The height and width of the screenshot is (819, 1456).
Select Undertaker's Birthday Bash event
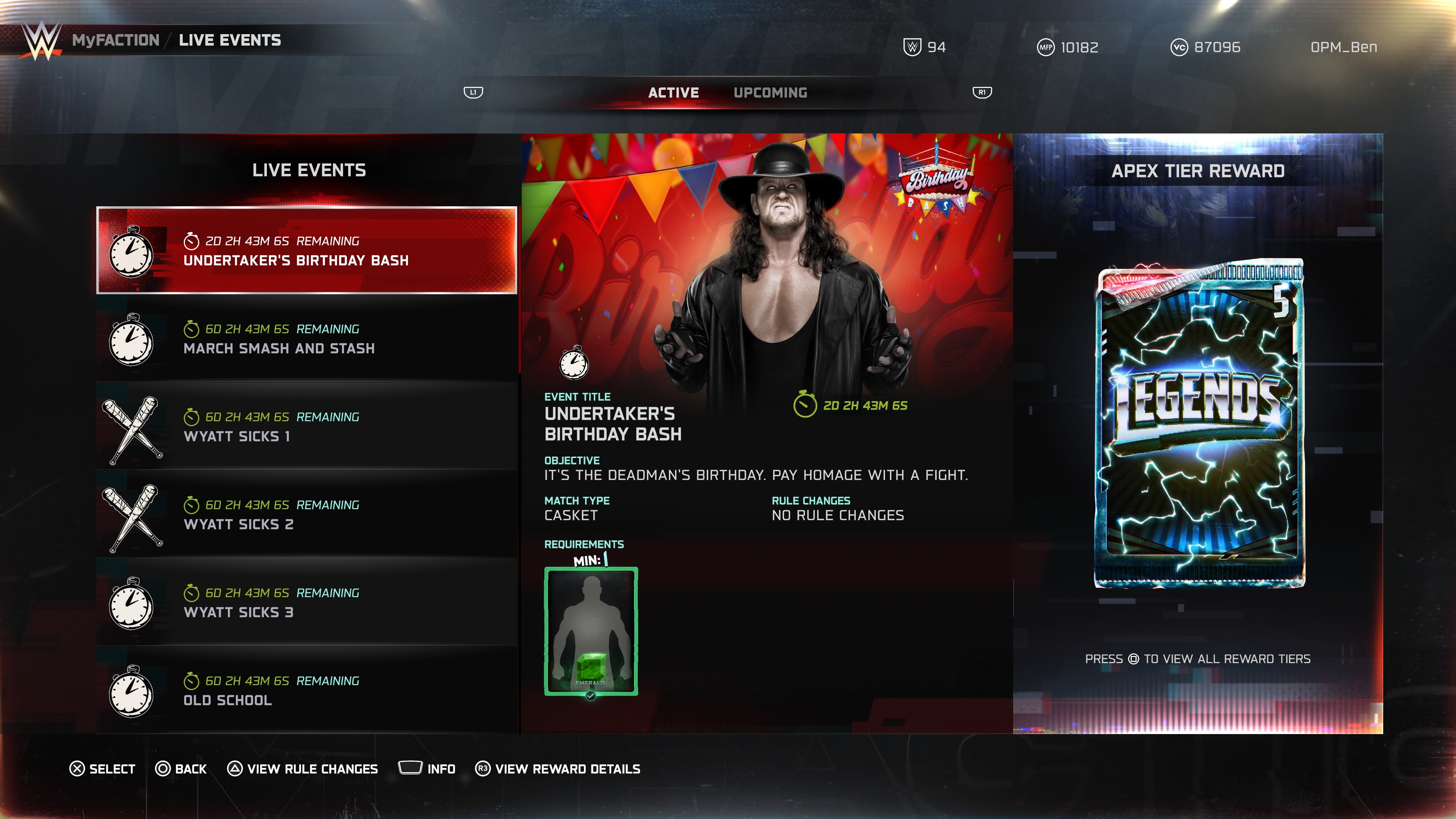306,250
